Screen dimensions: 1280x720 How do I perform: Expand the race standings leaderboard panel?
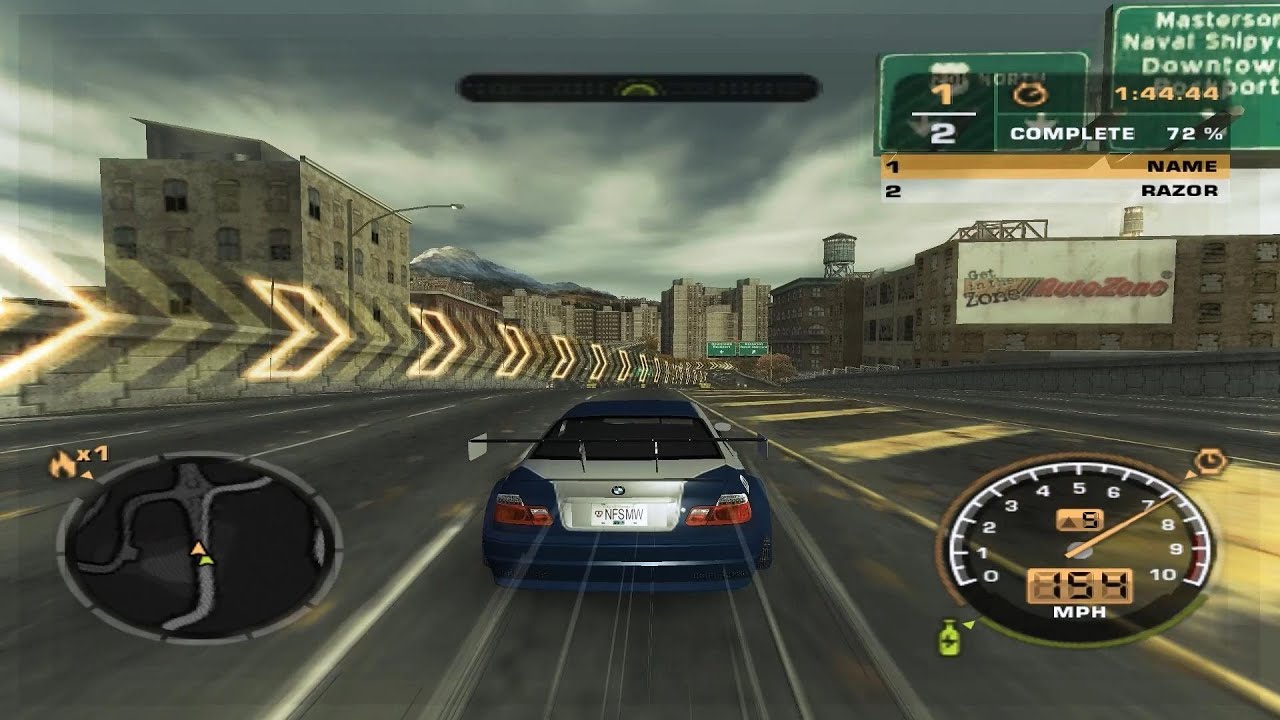[x=1053, y=175]
